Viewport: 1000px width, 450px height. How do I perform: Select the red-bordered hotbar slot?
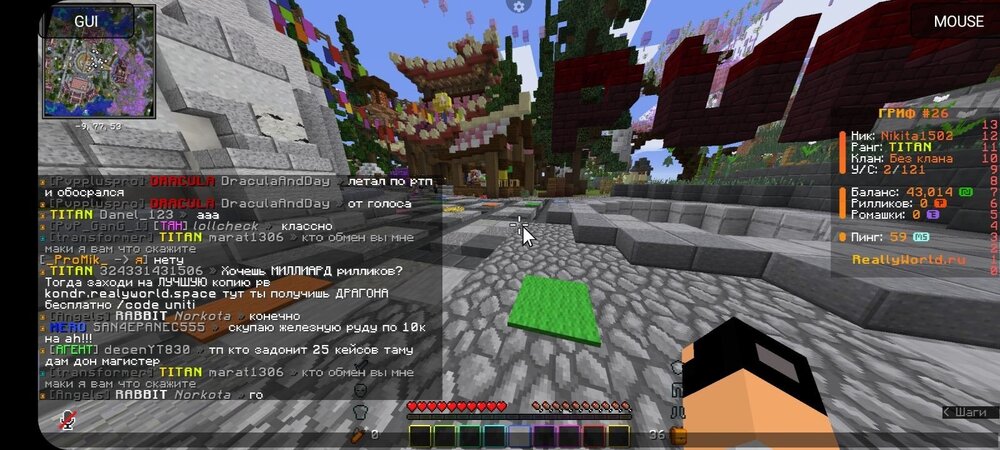click(594, 435)
